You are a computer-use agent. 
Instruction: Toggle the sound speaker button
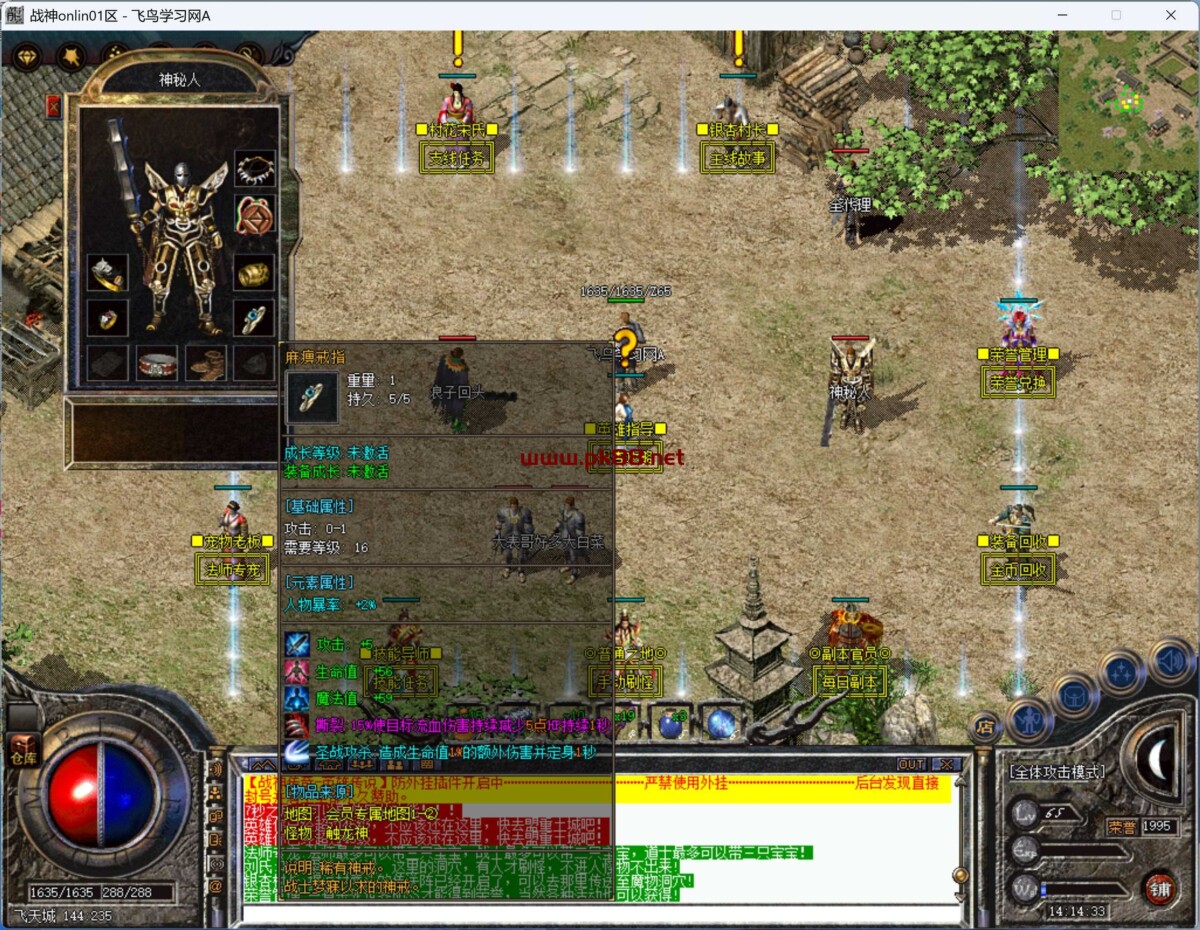coord(1169,660)
